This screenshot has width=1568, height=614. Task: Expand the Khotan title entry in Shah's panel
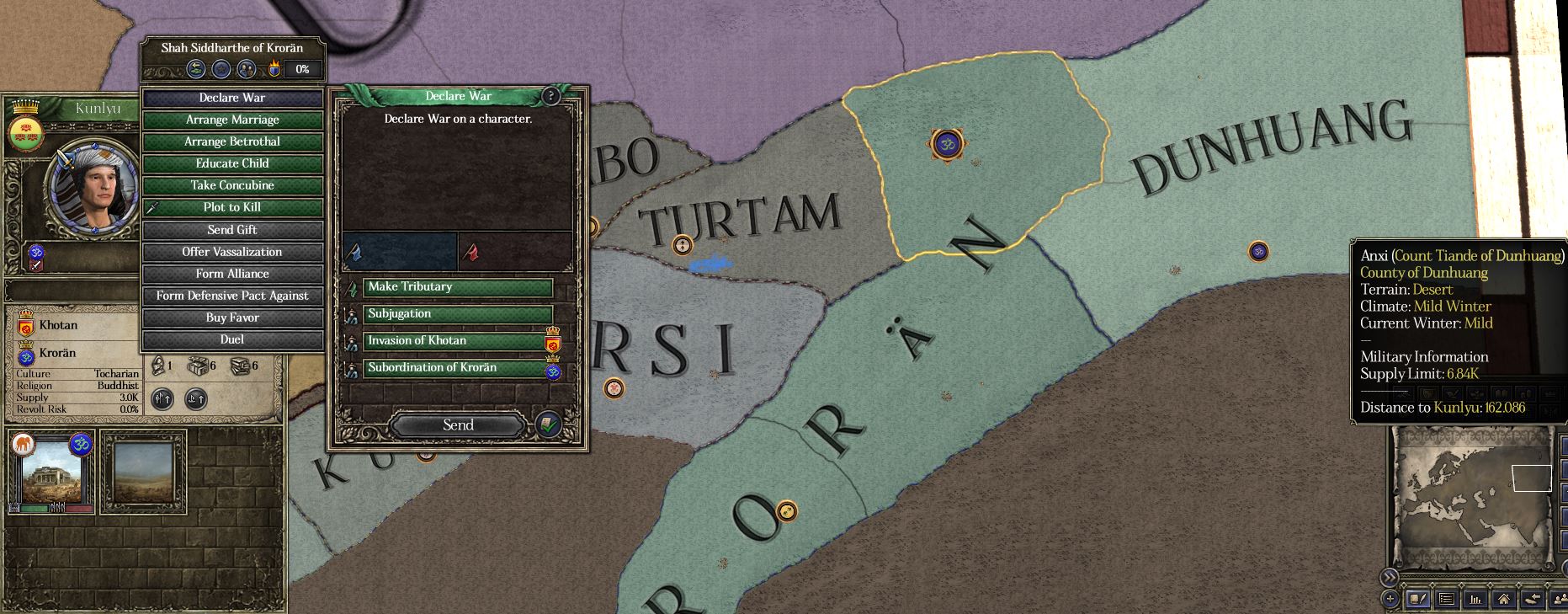click(x=59, y=325)
